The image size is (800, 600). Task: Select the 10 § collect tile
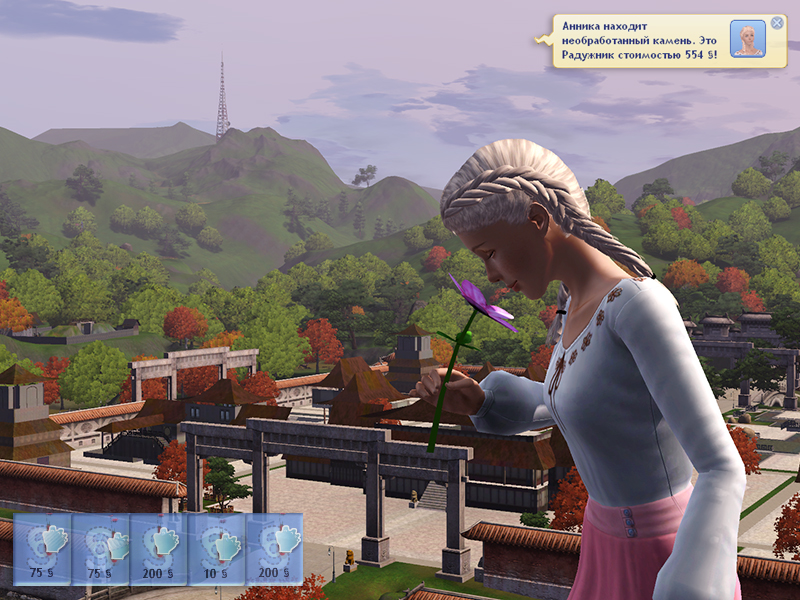click(x=217, y=549)
